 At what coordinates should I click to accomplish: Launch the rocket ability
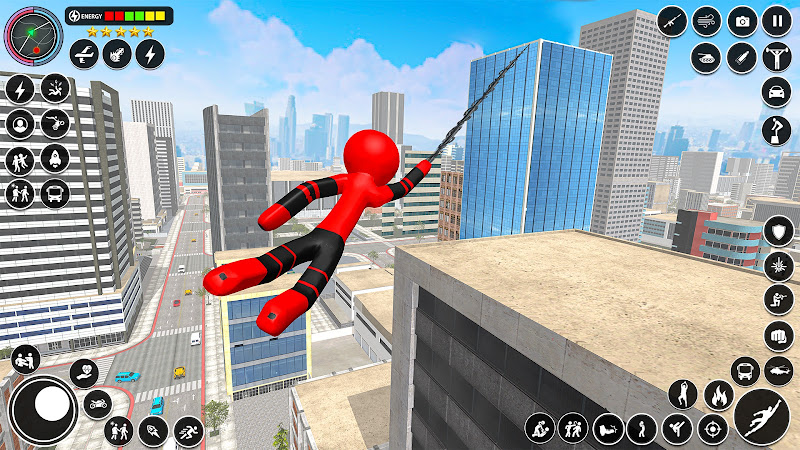pos(54,158)
